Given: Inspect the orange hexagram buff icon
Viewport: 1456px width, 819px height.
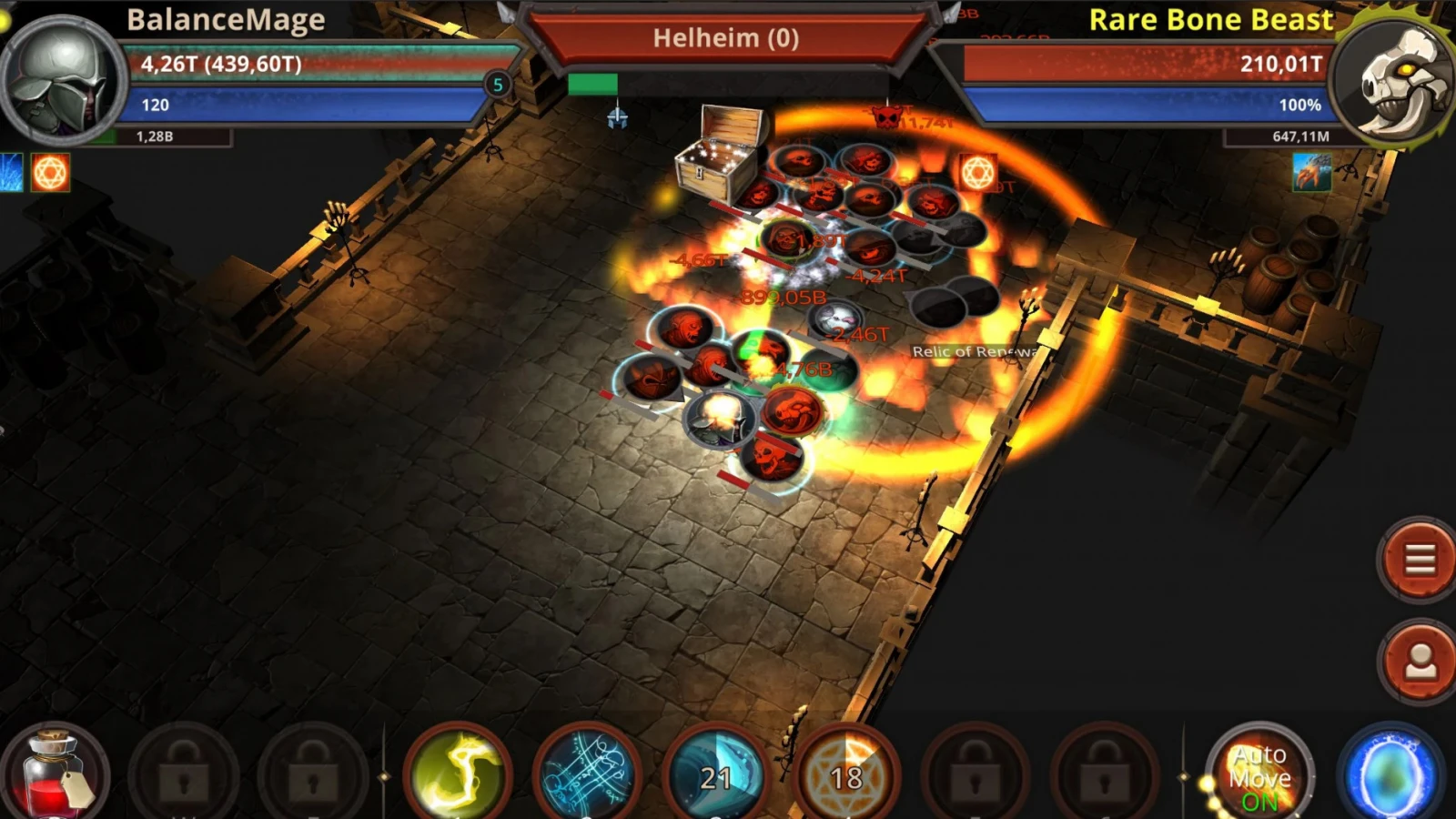Looking at the screenshot, I should coord(50,172).
